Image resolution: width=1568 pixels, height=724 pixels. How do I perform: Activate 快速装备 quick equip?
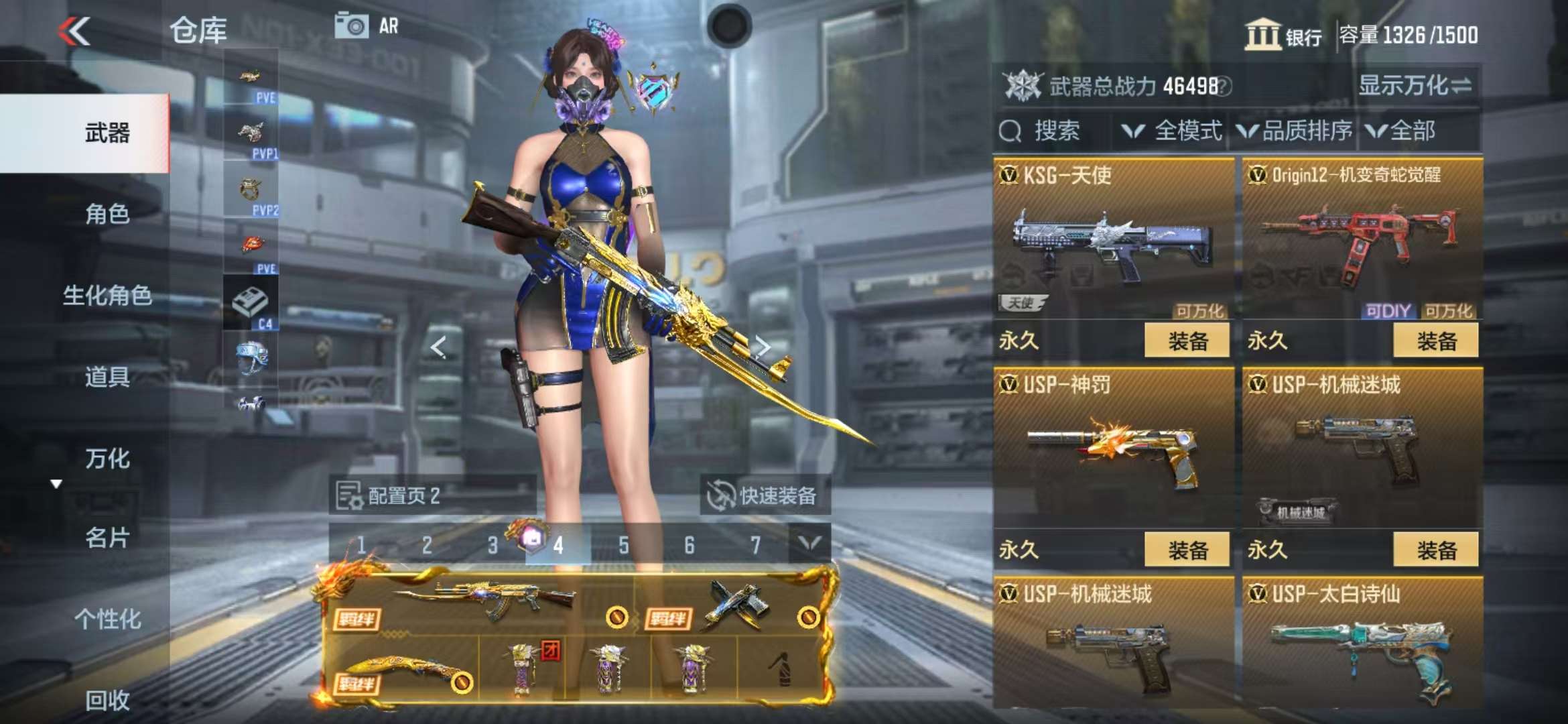(764, 496)
